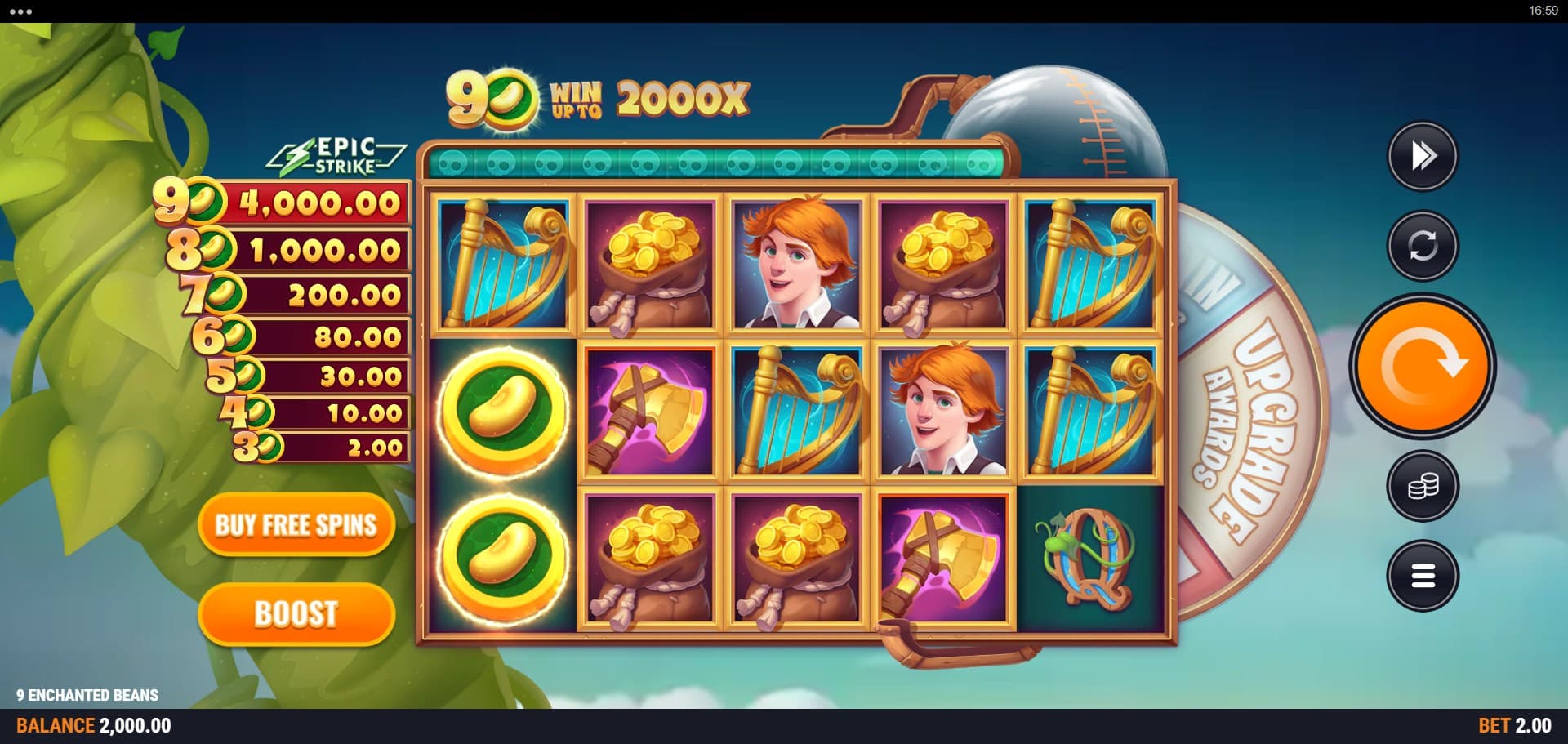Activate the Boost button
Viewport: 1568px width, 744px height.
pos(296,613)
